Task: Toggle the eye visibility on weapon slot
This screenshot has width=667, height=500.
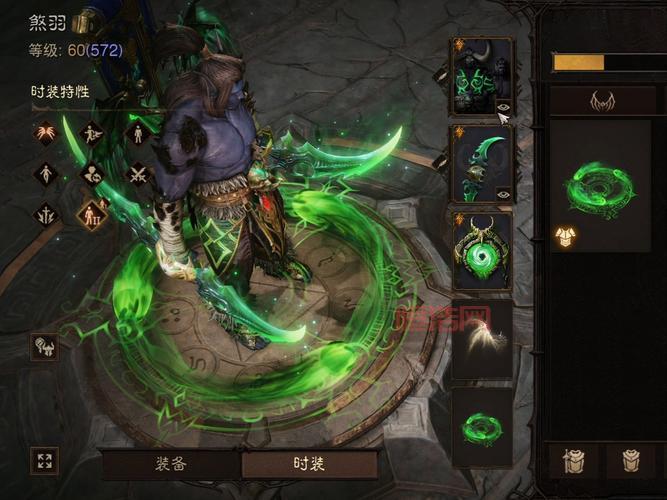Action: pos(503,194)
